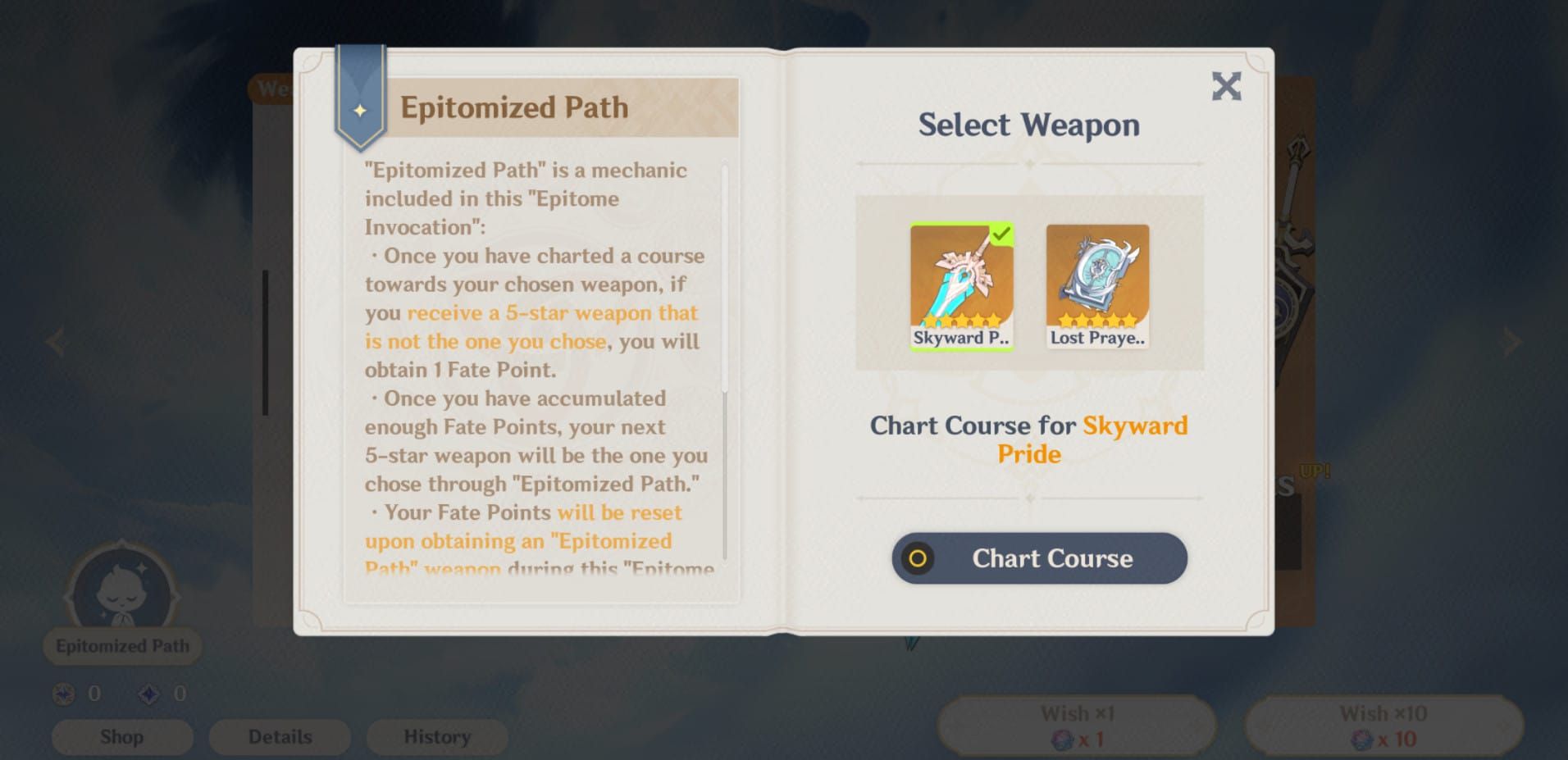Expand the next banner with right arrow
Screen dimensions: 1568x760
[1513, 342]
